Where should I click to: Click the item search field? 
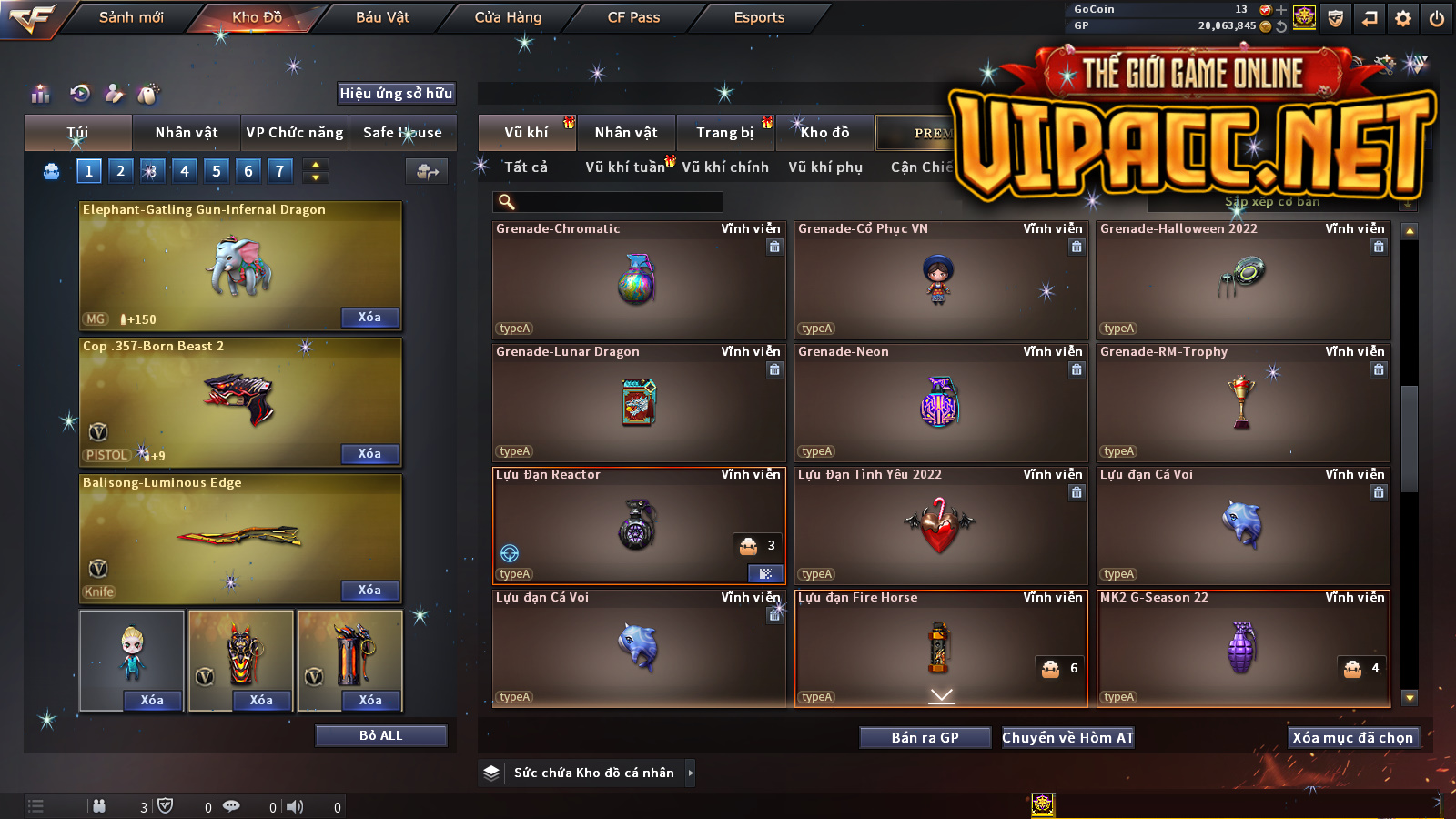[x=610, y=202]
